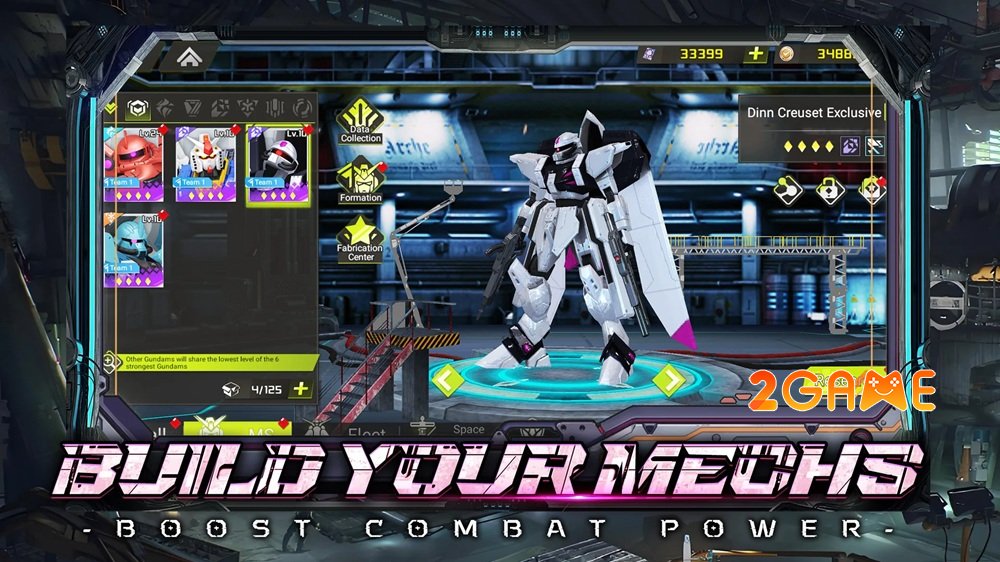The width and height of the screenshot is (1000, 562).
Task: Open the unlock padlock icon
Action: tap(830, 189)
